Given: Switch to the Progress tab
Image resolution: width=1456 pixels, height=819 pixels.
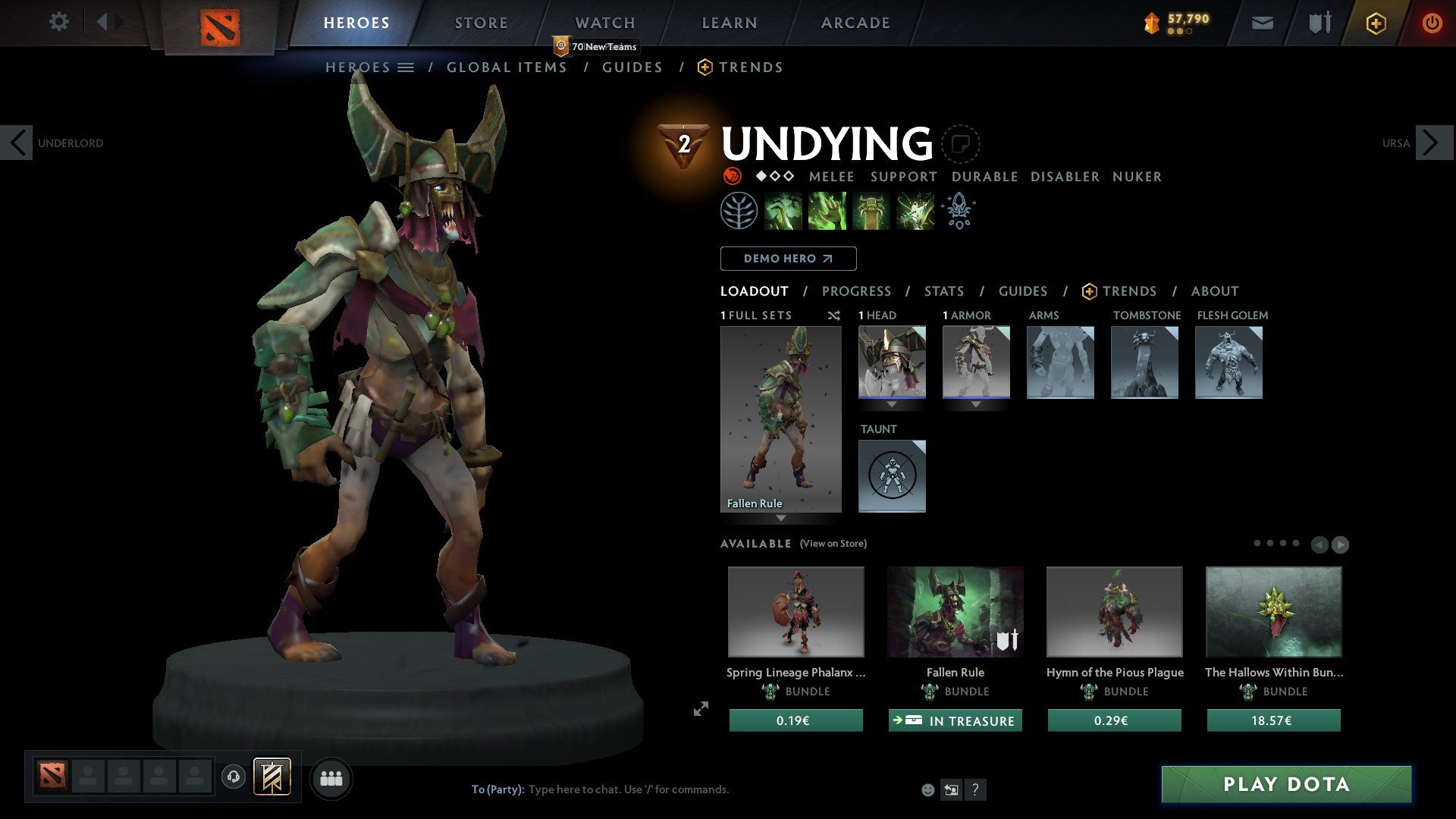Looking at the screenshot, I should 857,291.
